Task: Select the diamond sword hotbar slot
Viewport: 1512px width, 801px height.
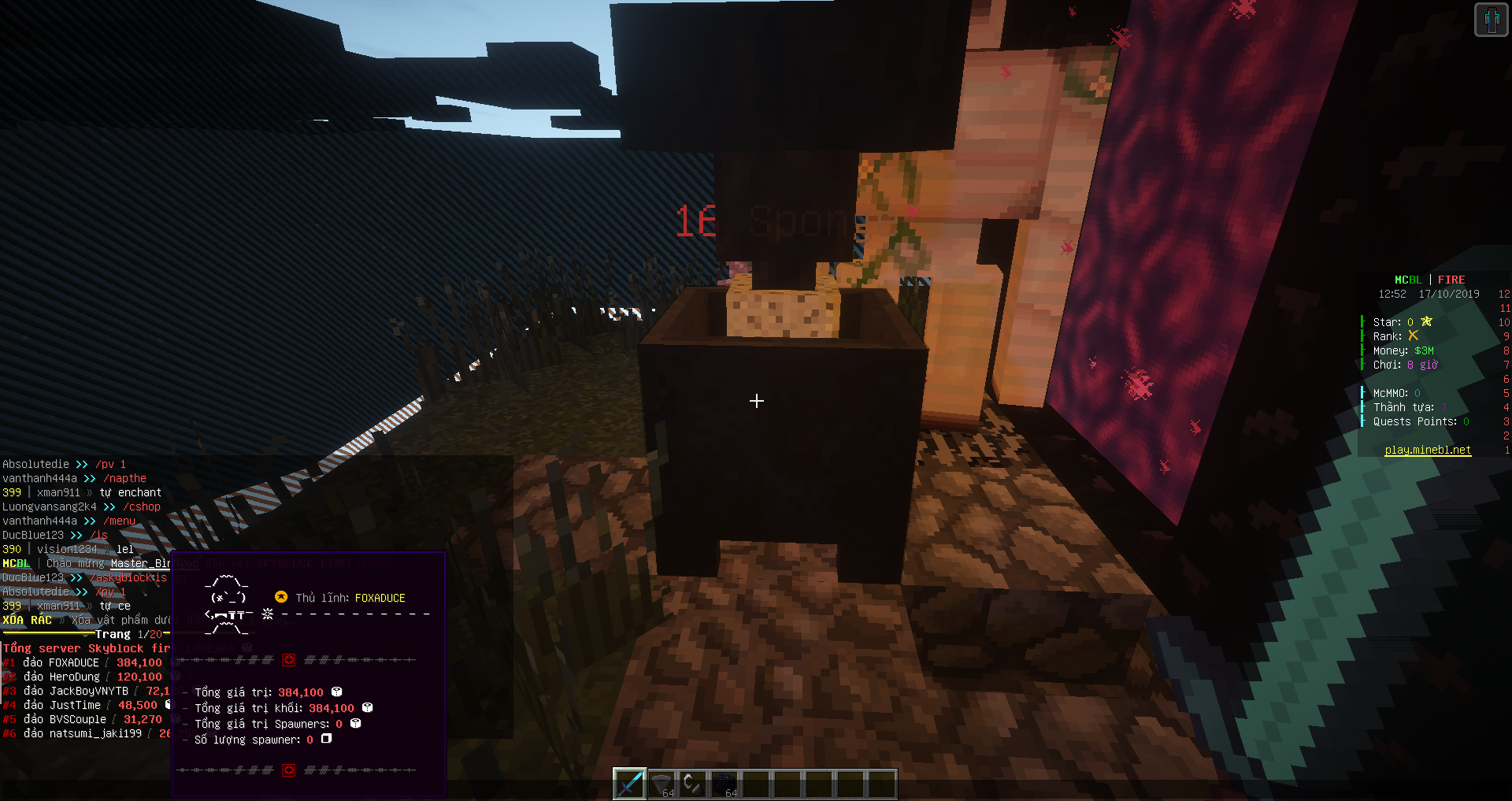Action: (x=630, y=784)
